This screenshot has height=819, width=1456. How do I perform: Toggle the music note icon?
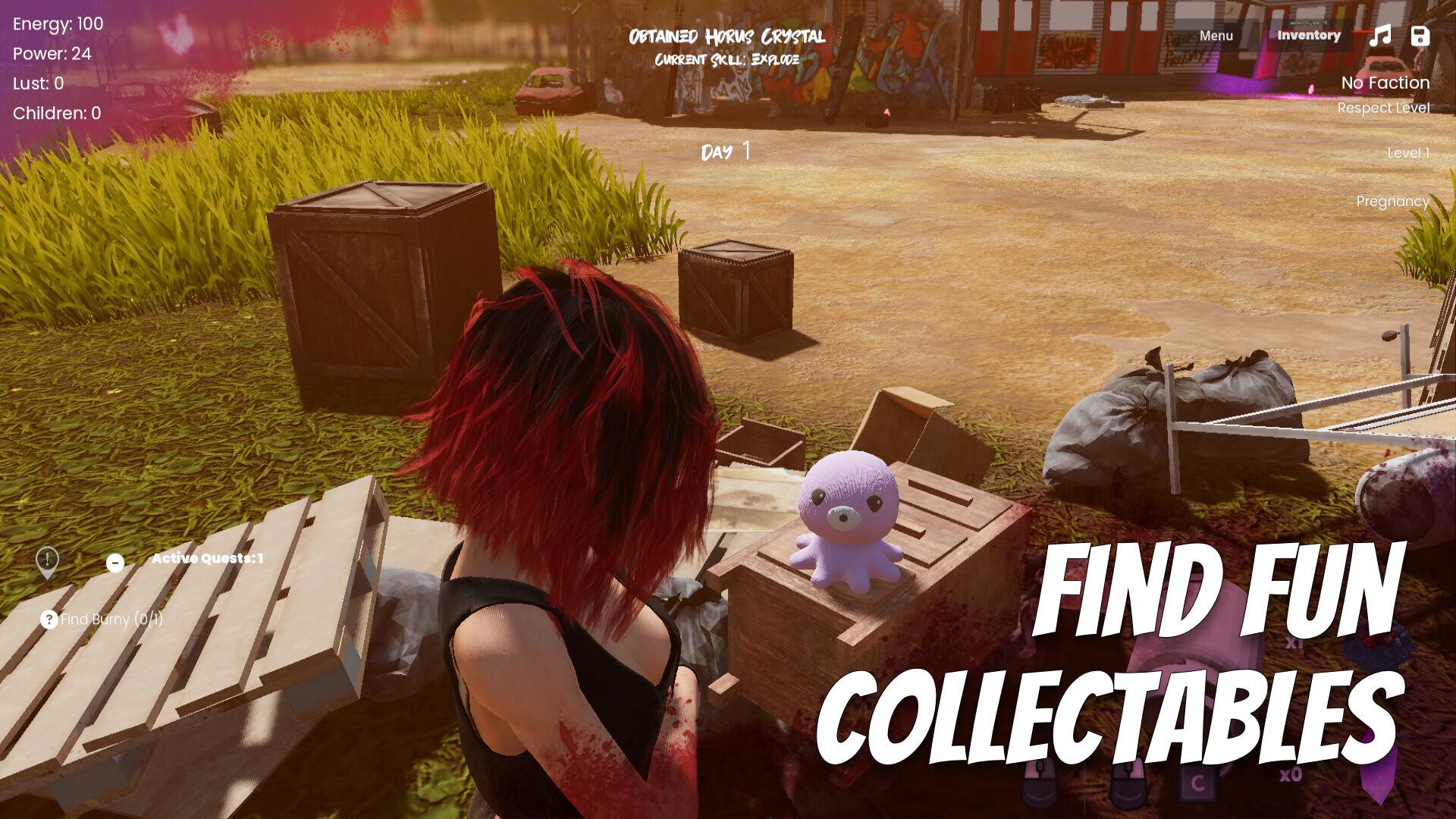point(1380,36)
